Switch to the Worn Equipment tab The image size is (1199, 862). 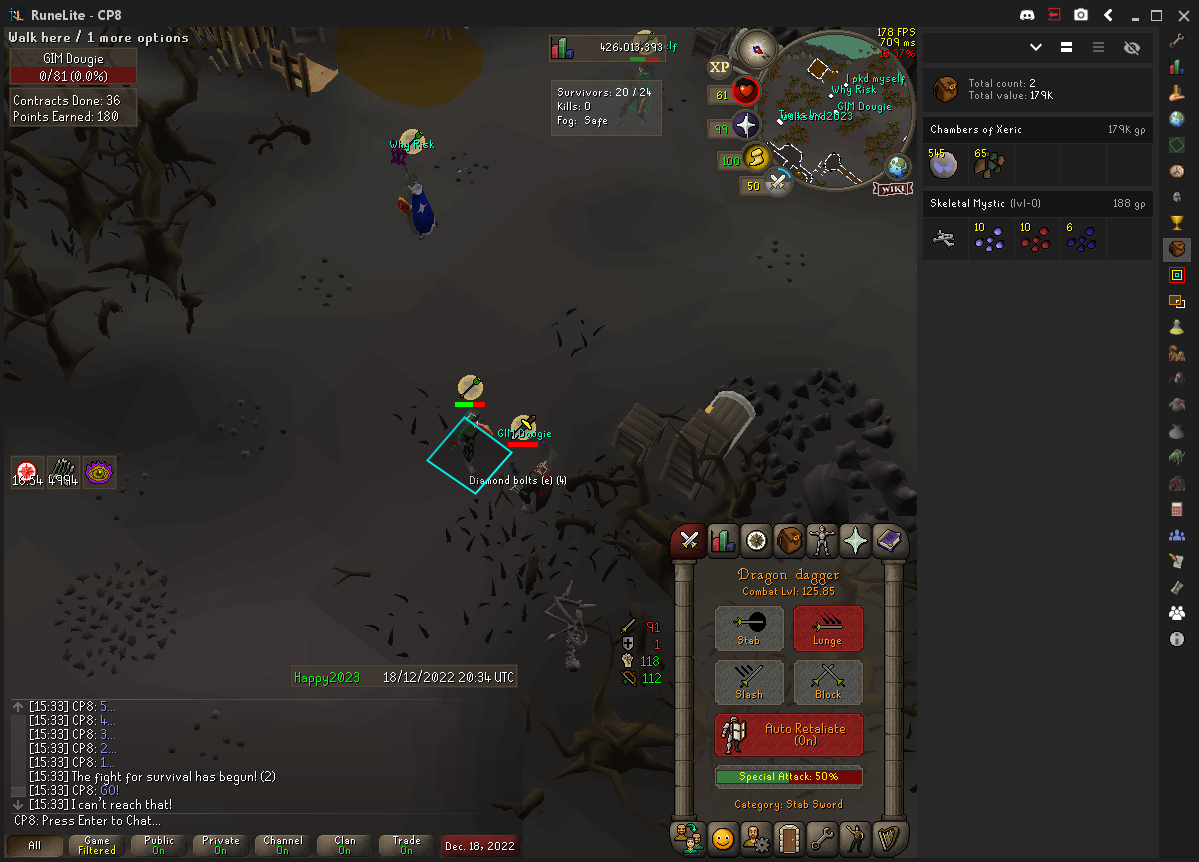tap(823, 541)
